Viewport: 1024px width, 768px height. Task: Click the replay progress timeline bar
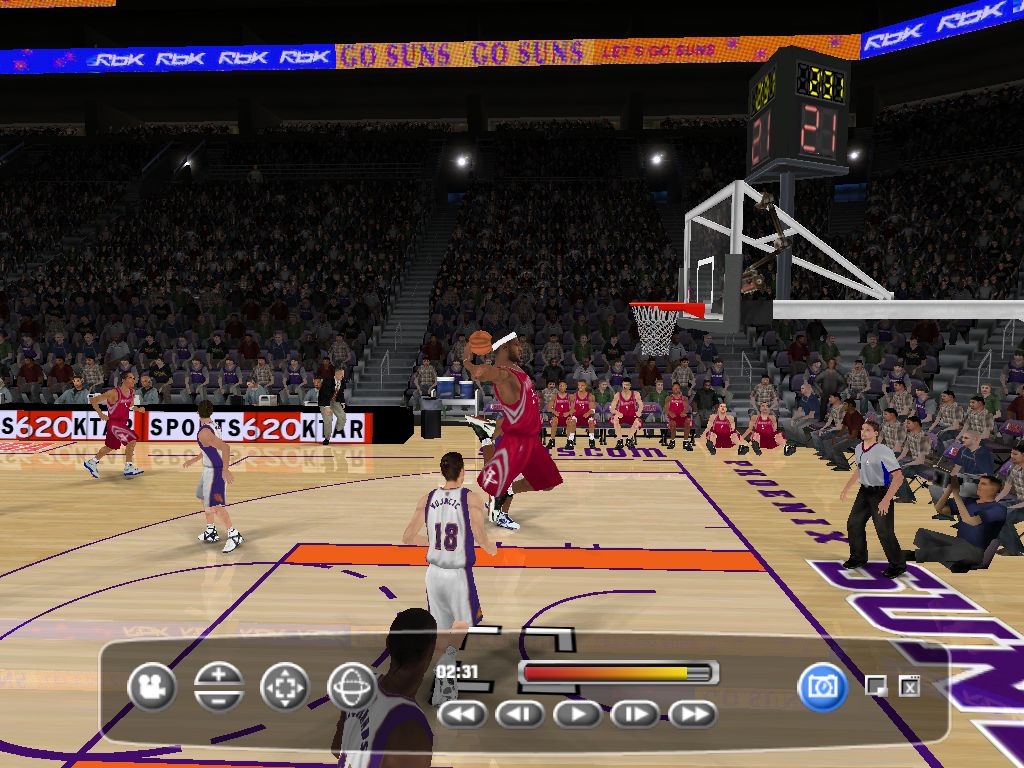(x=618, y=673)
